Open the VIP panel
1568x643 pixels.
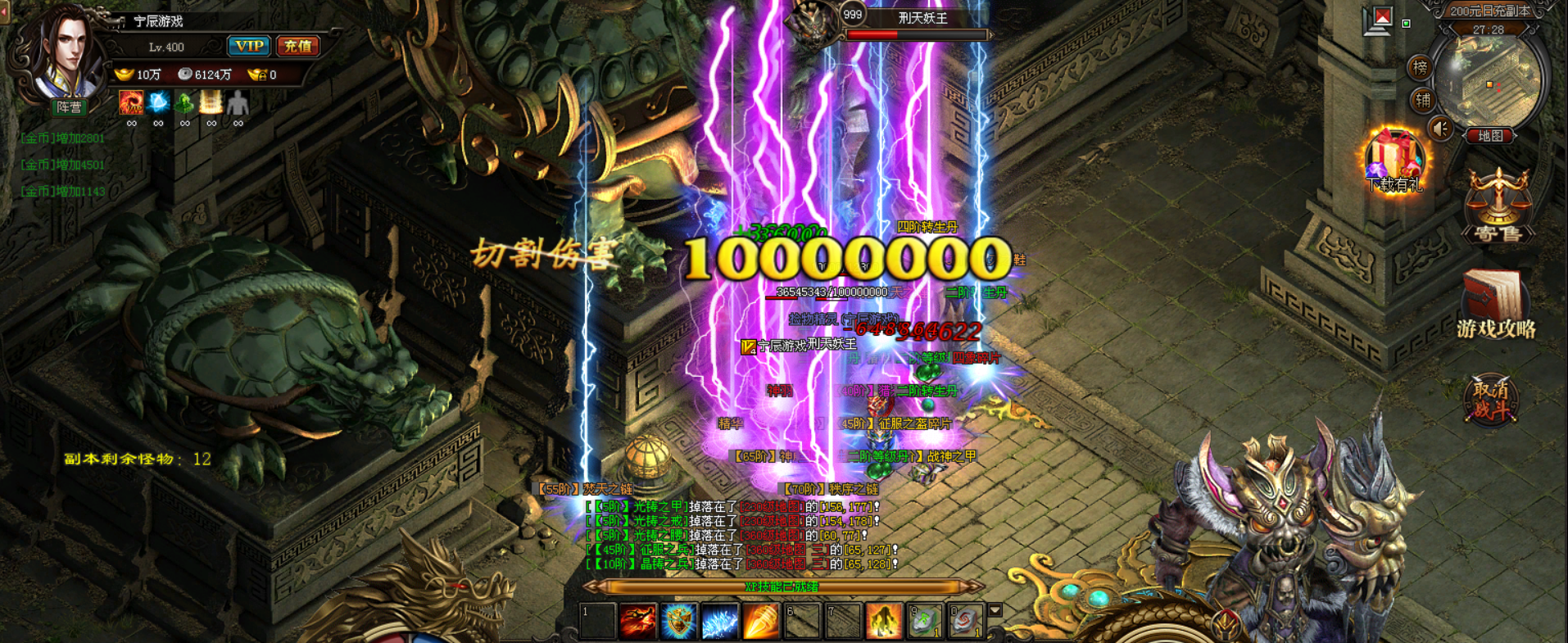[248, 47]
